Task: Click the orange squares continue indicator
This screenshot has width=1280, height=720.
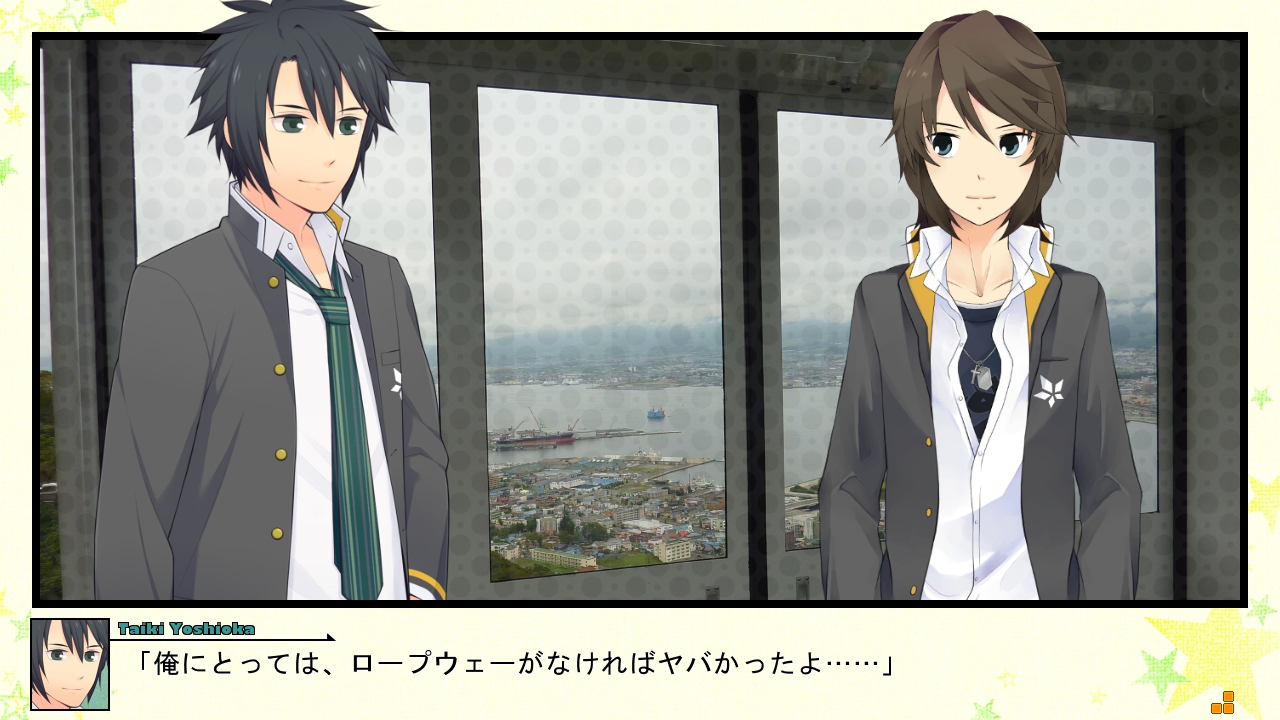Action: (1222, 703)
